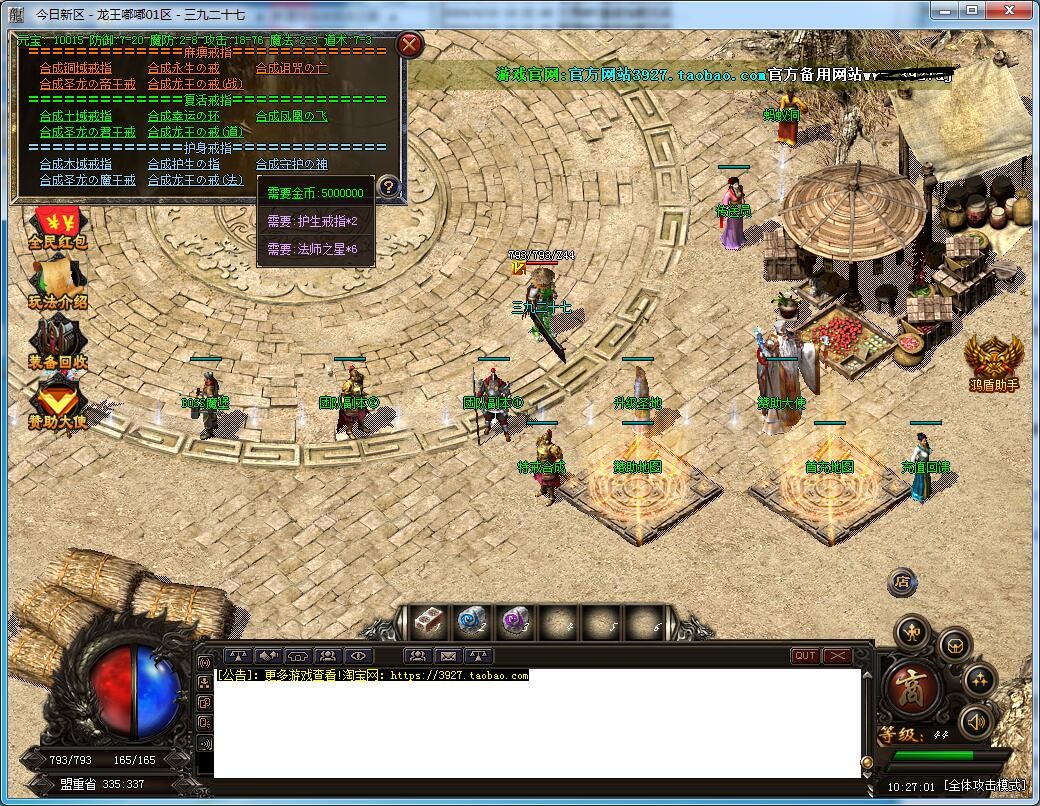Open 装备回收 equipment recycling
1040x806 pixels.
(57, 342)
